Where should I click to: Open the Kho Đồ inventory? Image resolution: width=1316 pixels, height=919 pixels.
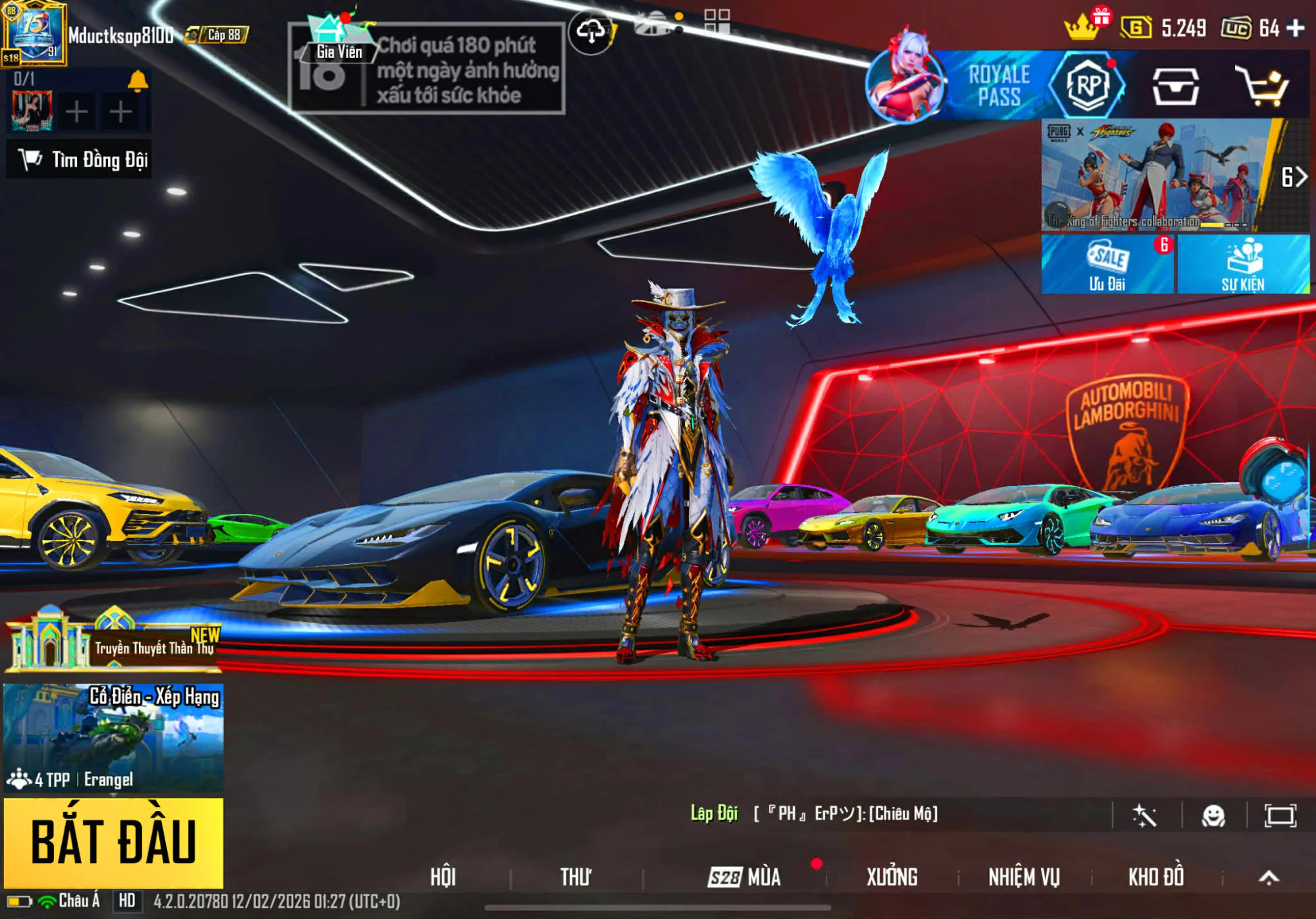(x=1156, y=877)
